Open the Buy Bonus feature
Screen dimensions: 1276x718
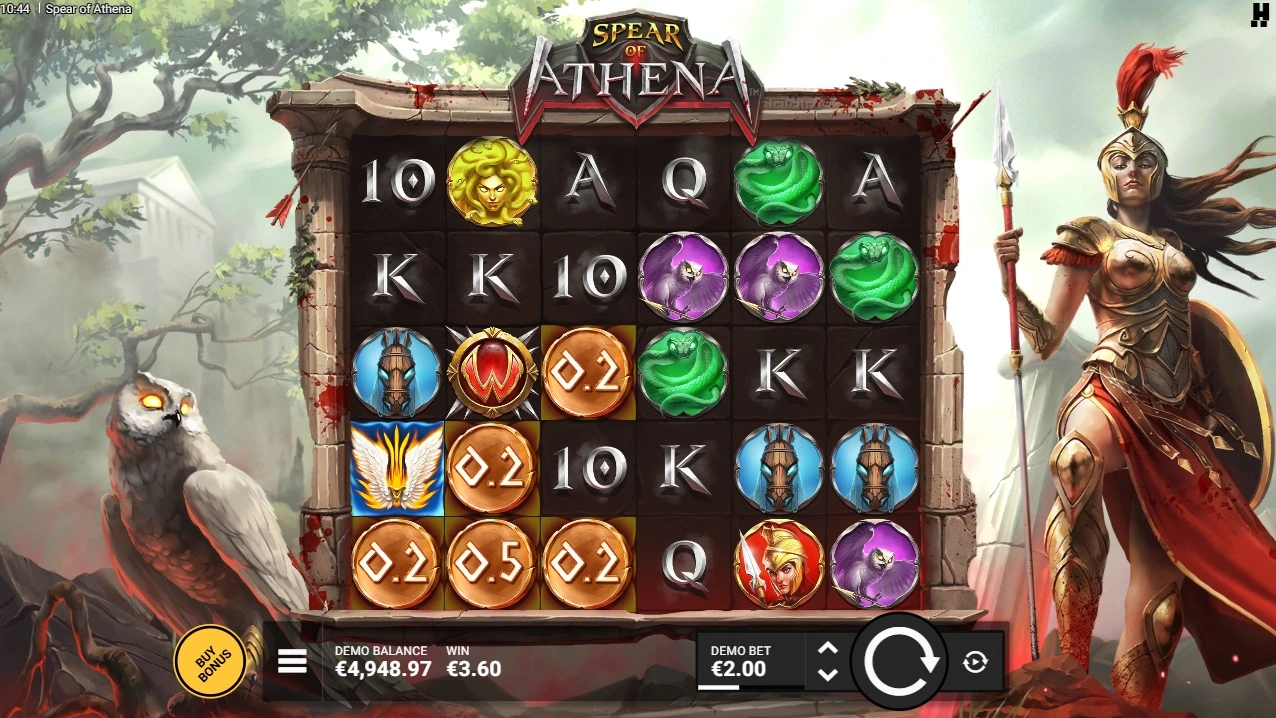tap(210, 661)
